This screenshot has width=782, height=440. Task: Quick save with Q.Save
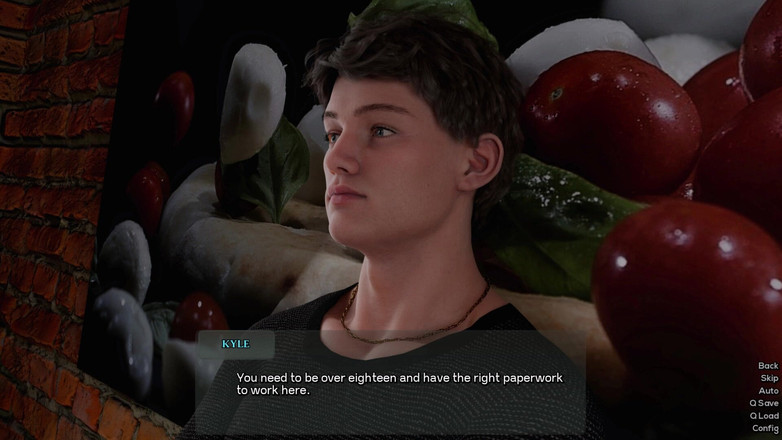[x=764, y=403]
